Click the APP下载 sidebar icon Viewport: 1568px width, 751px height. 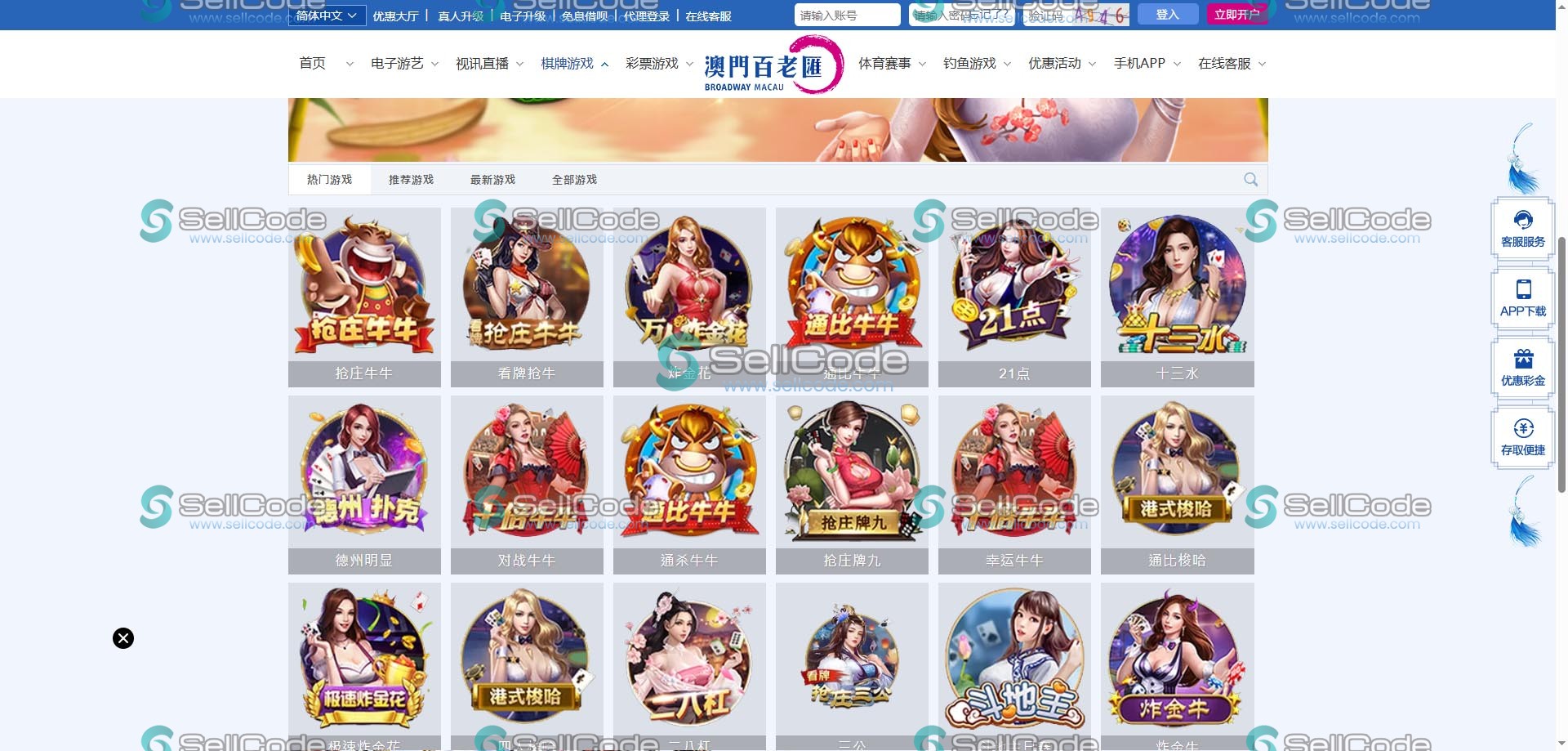click(1522, 297)
